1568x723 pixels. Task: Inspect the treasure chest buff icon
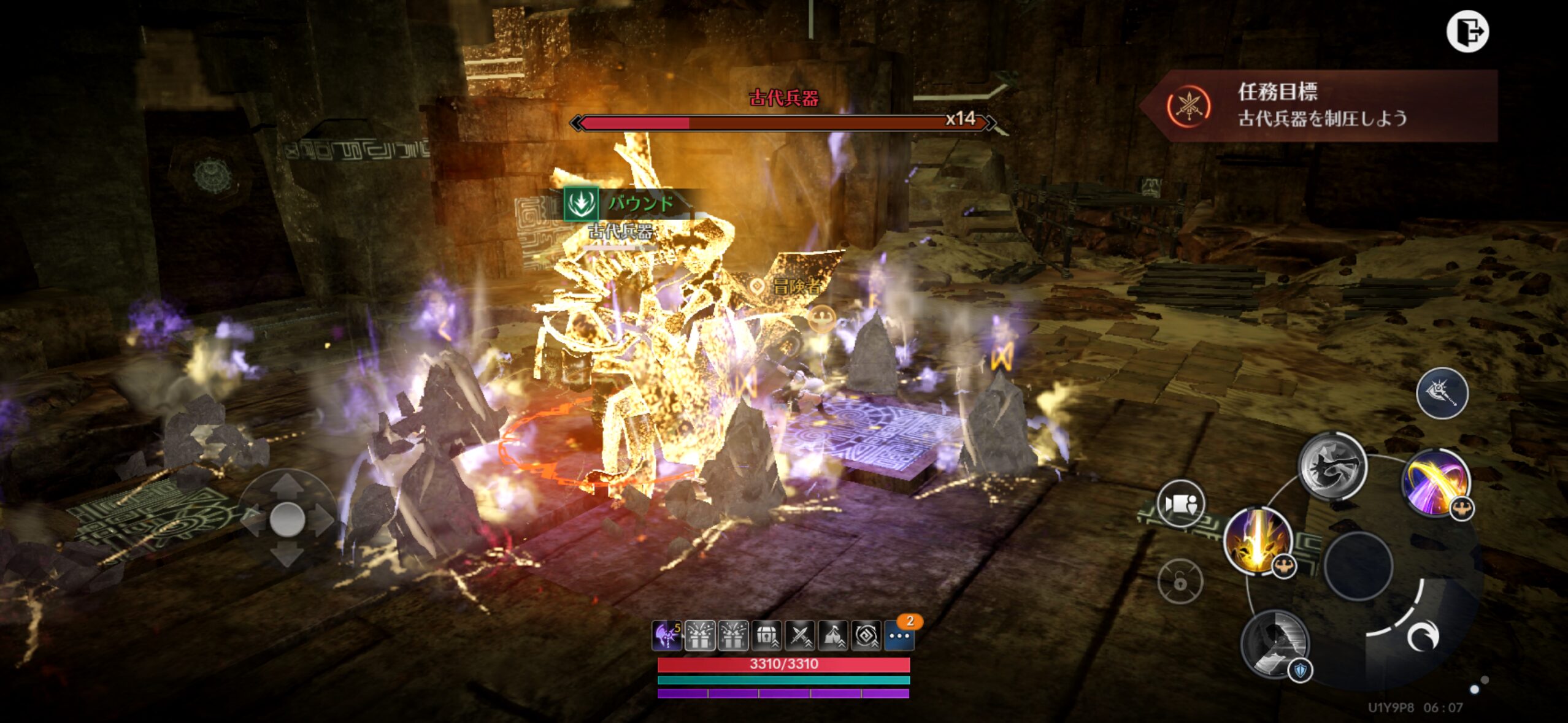point(766,636)
